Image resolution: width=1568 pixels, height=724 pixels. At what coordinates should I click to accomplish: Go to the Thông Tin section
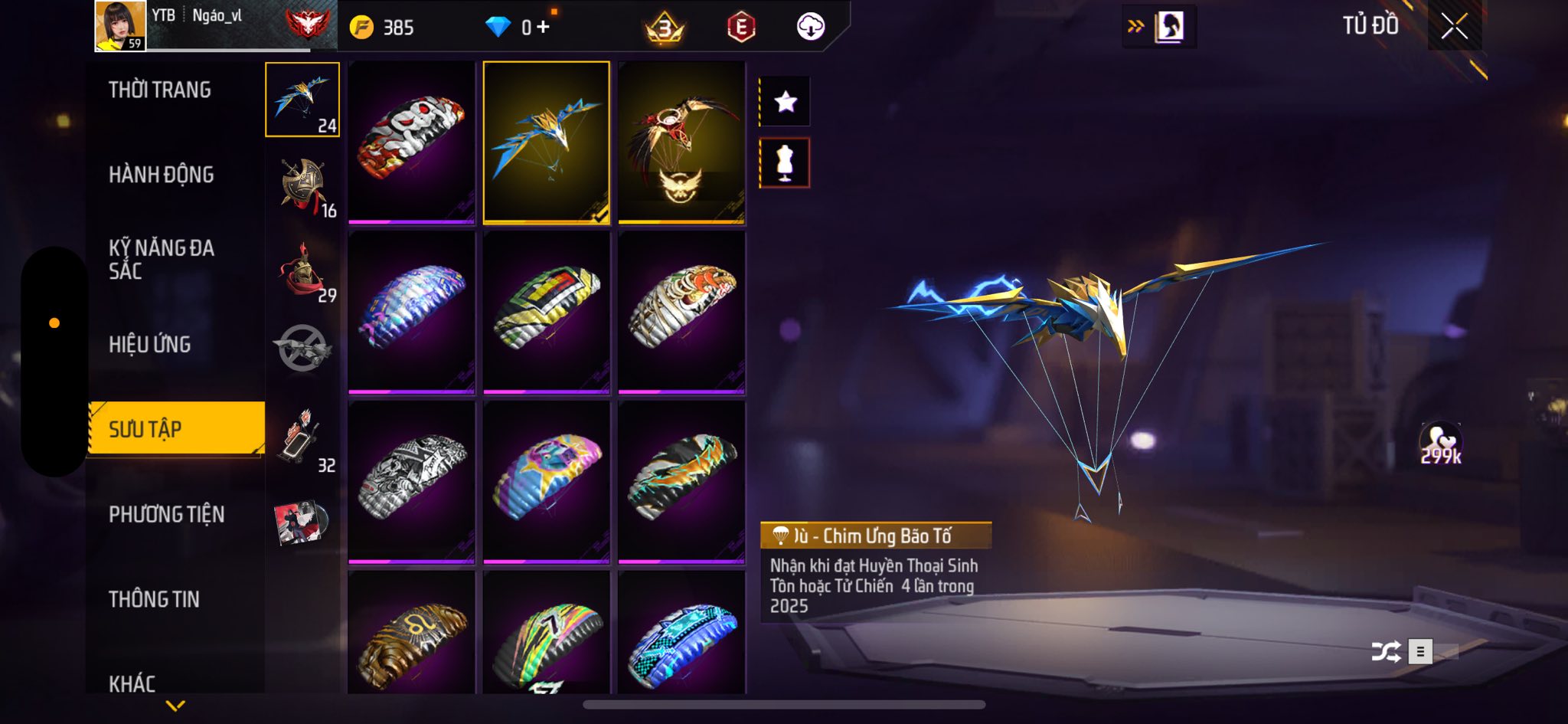pos(155,599)
